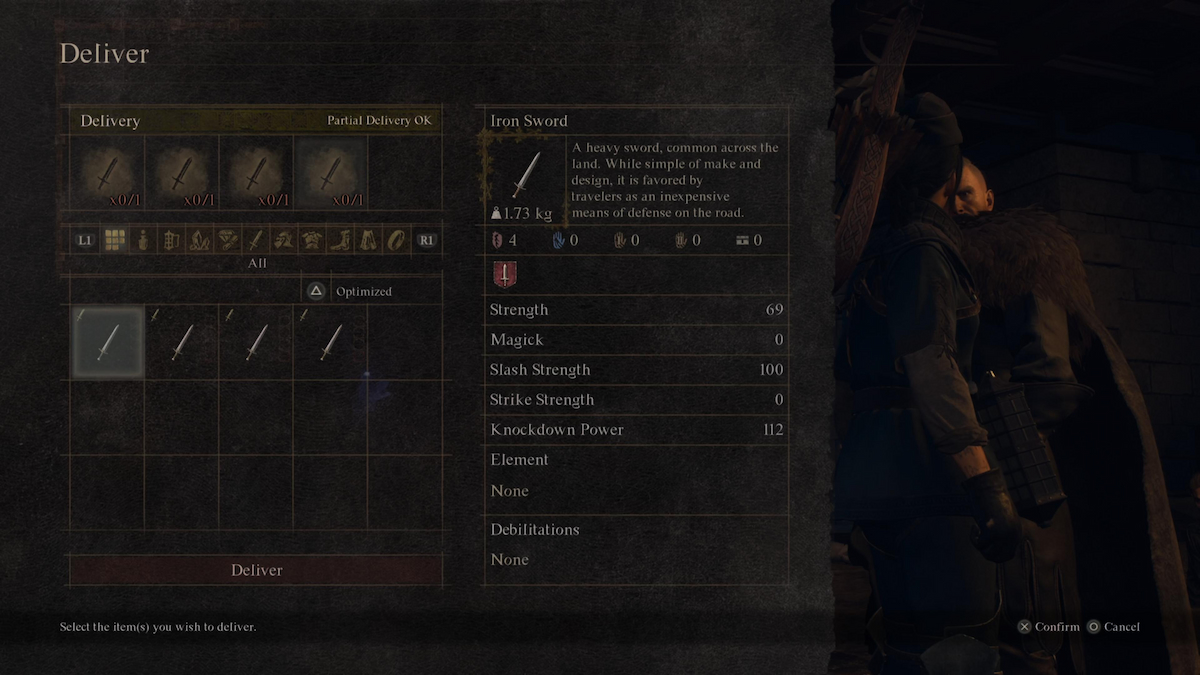
Task: Open the potion bottle category tab
Action: point(143,240)
